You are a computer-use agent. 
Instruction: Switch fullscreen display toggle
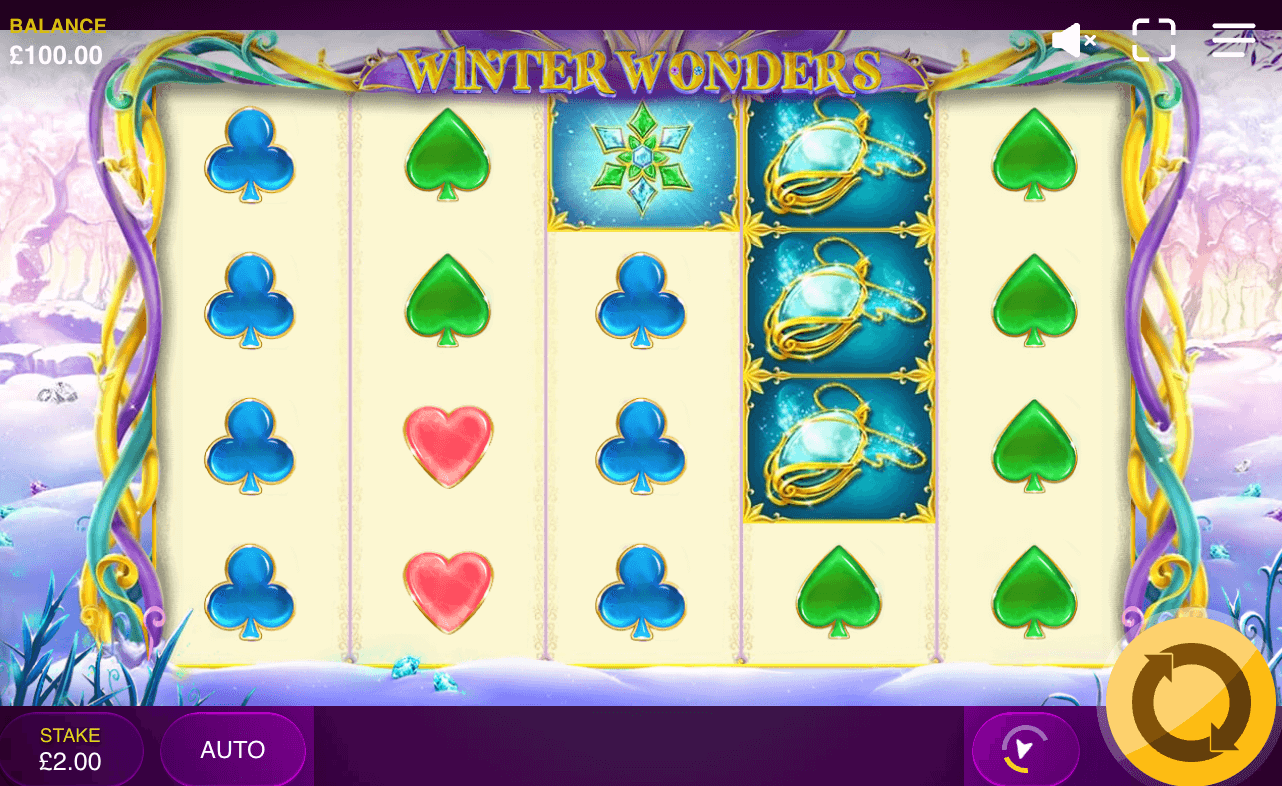point(1155,40)
